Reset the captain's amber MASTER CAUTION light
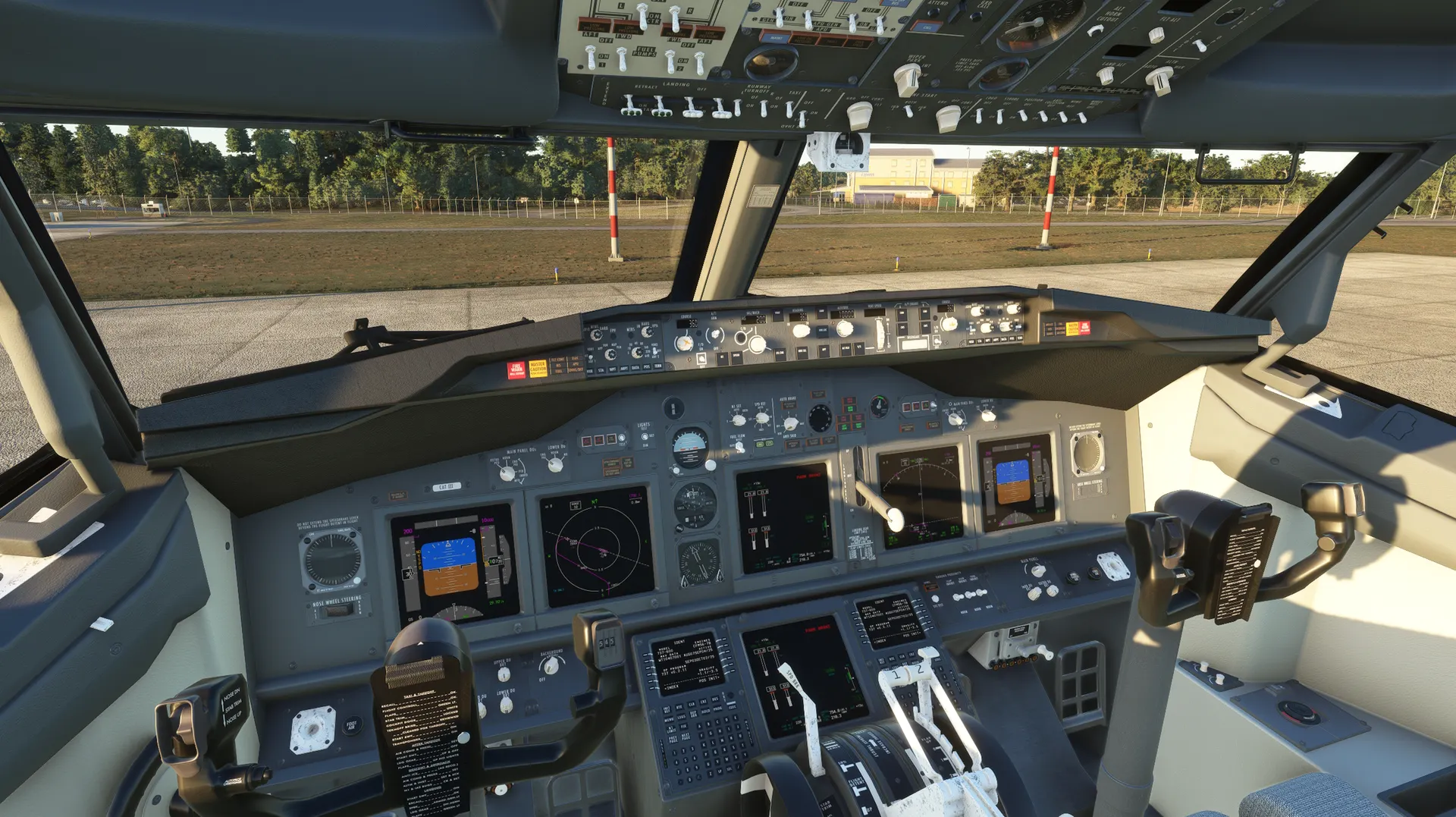This screenshot has width=1456, height=817. (x=538, y=368)
